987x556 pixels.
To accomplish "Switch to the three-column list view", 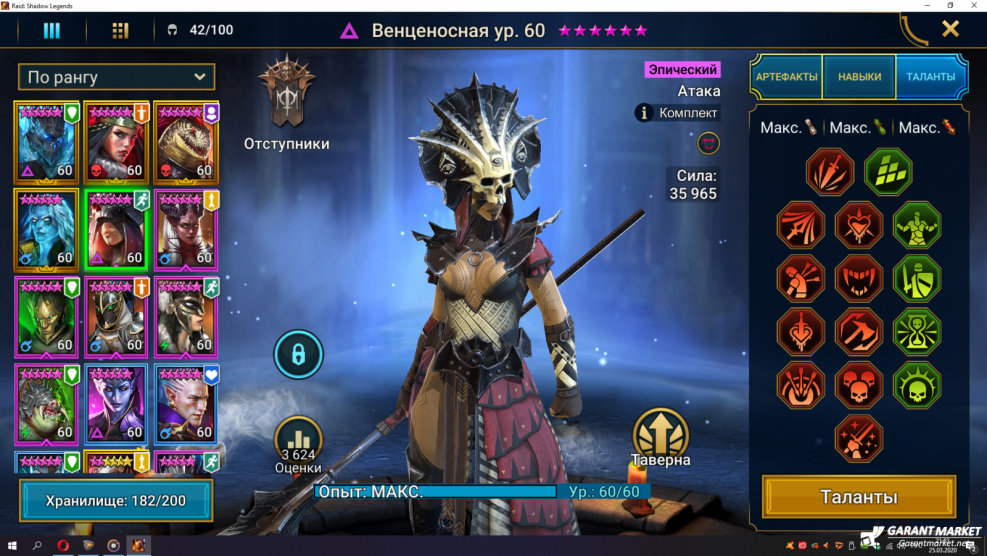I will pos(51,30).
